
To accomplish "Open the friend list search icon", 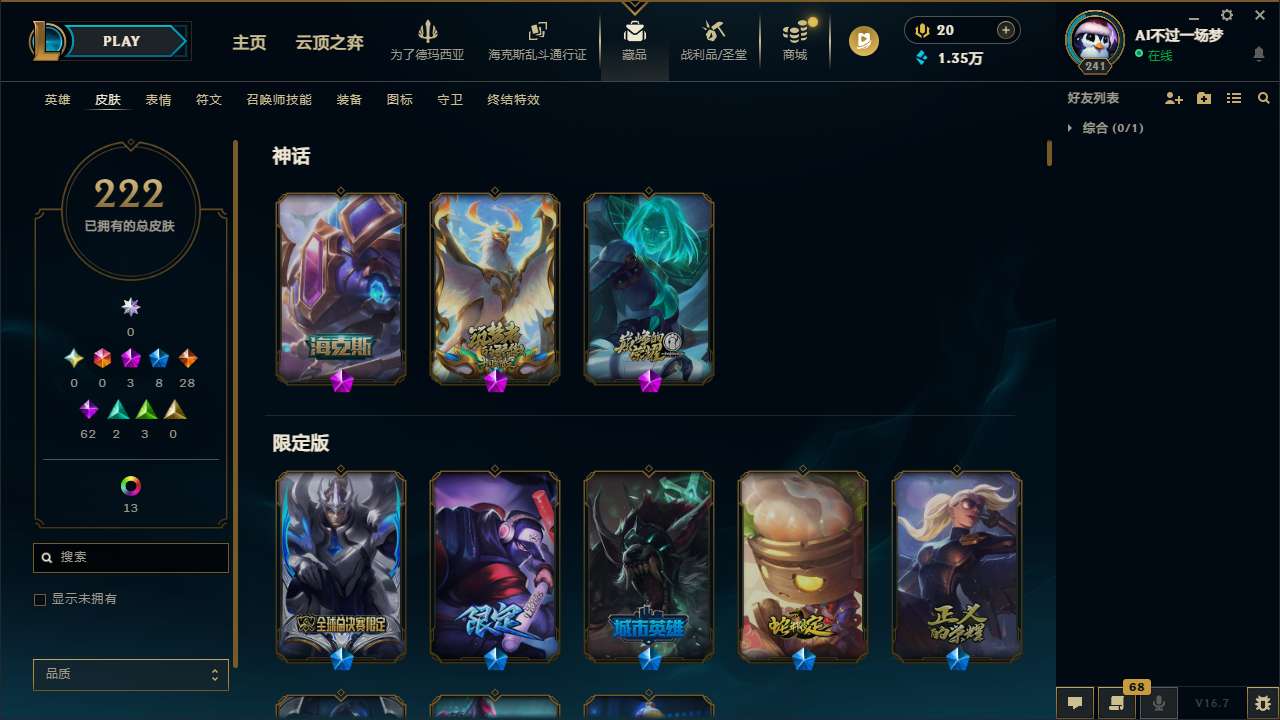I will coord(1263,98).
